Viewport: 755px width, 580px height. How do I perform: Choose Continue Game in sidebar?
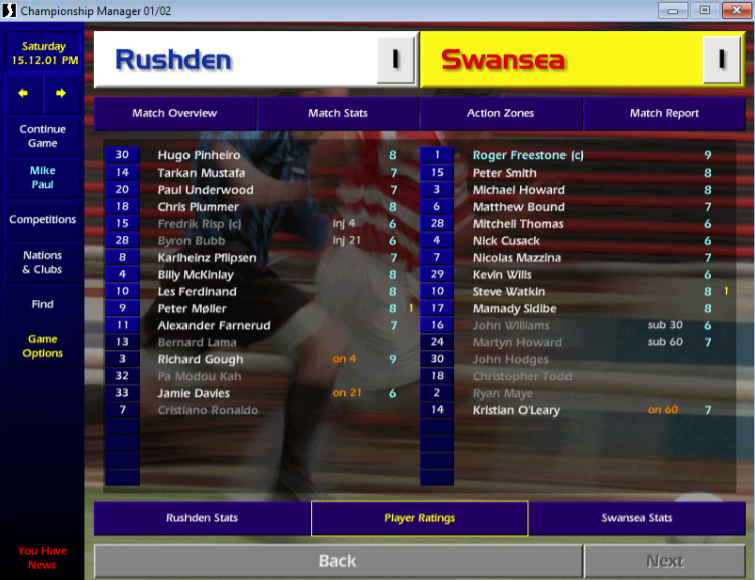(x=43, y=136)
